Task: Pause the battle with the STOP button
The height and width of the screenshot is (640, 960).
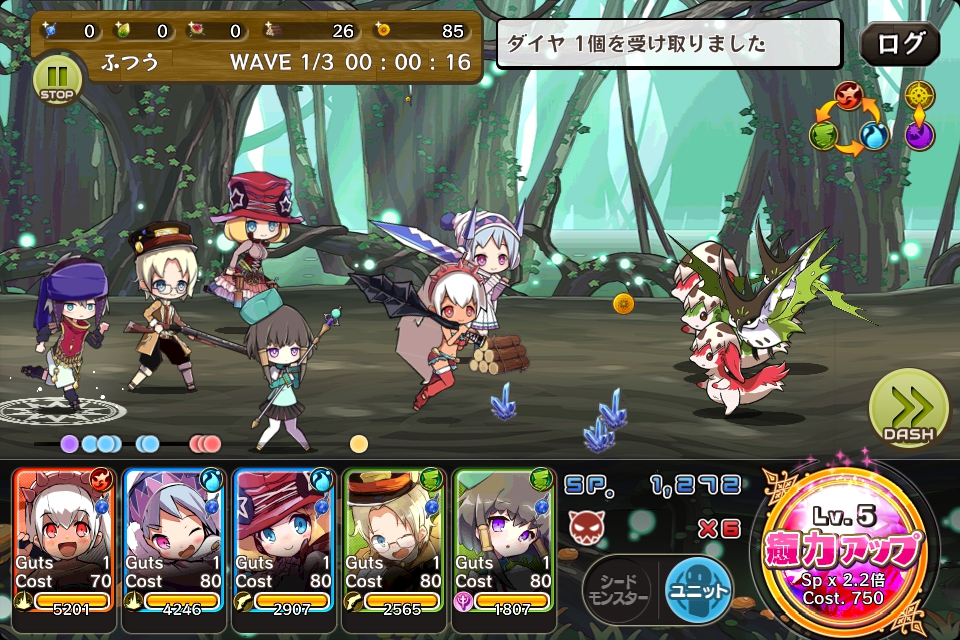Action: point(58,80)
